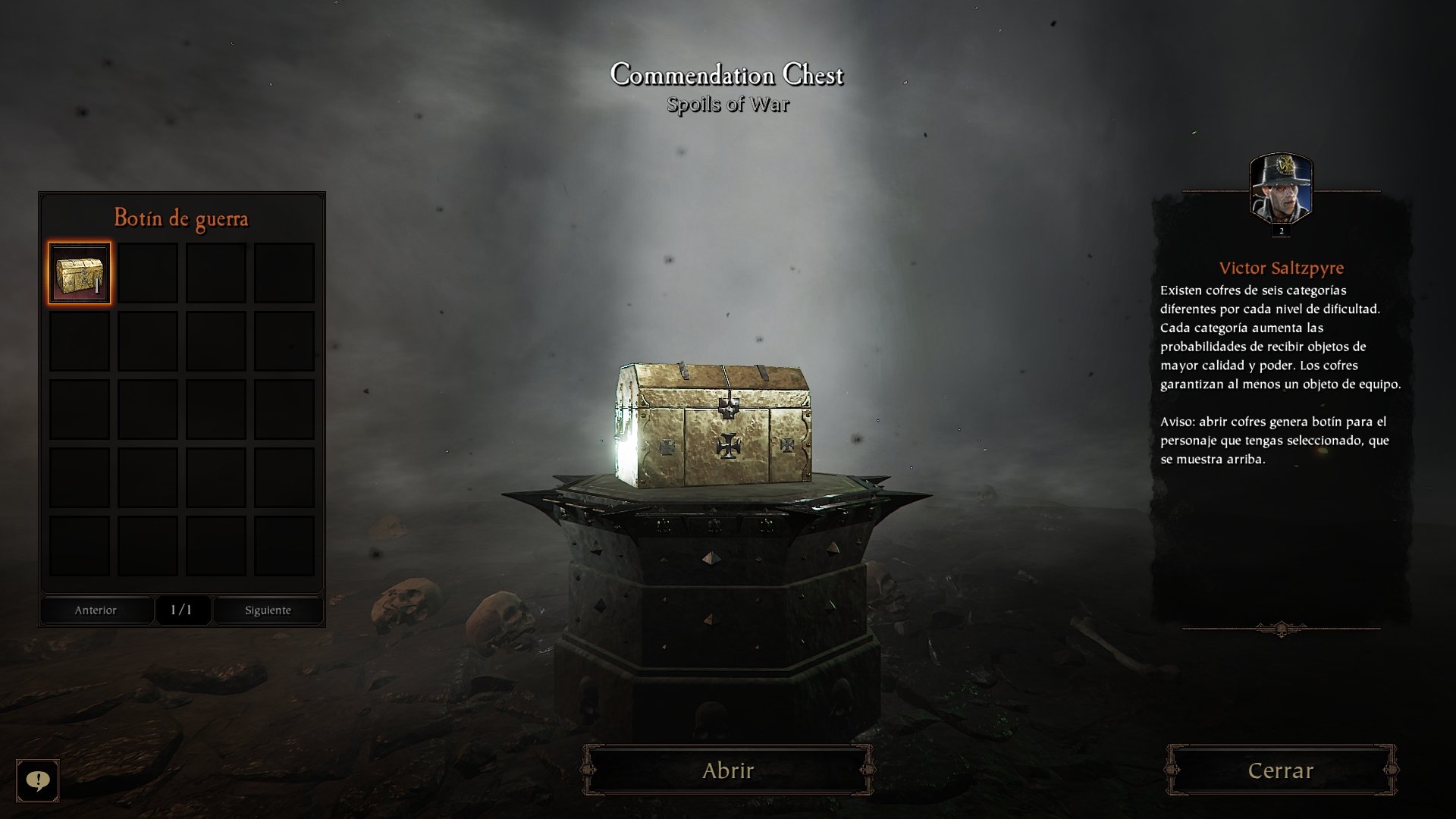Click the Spoils of War subtitle
The image size is (1456, 819).
tap(727, 105)
